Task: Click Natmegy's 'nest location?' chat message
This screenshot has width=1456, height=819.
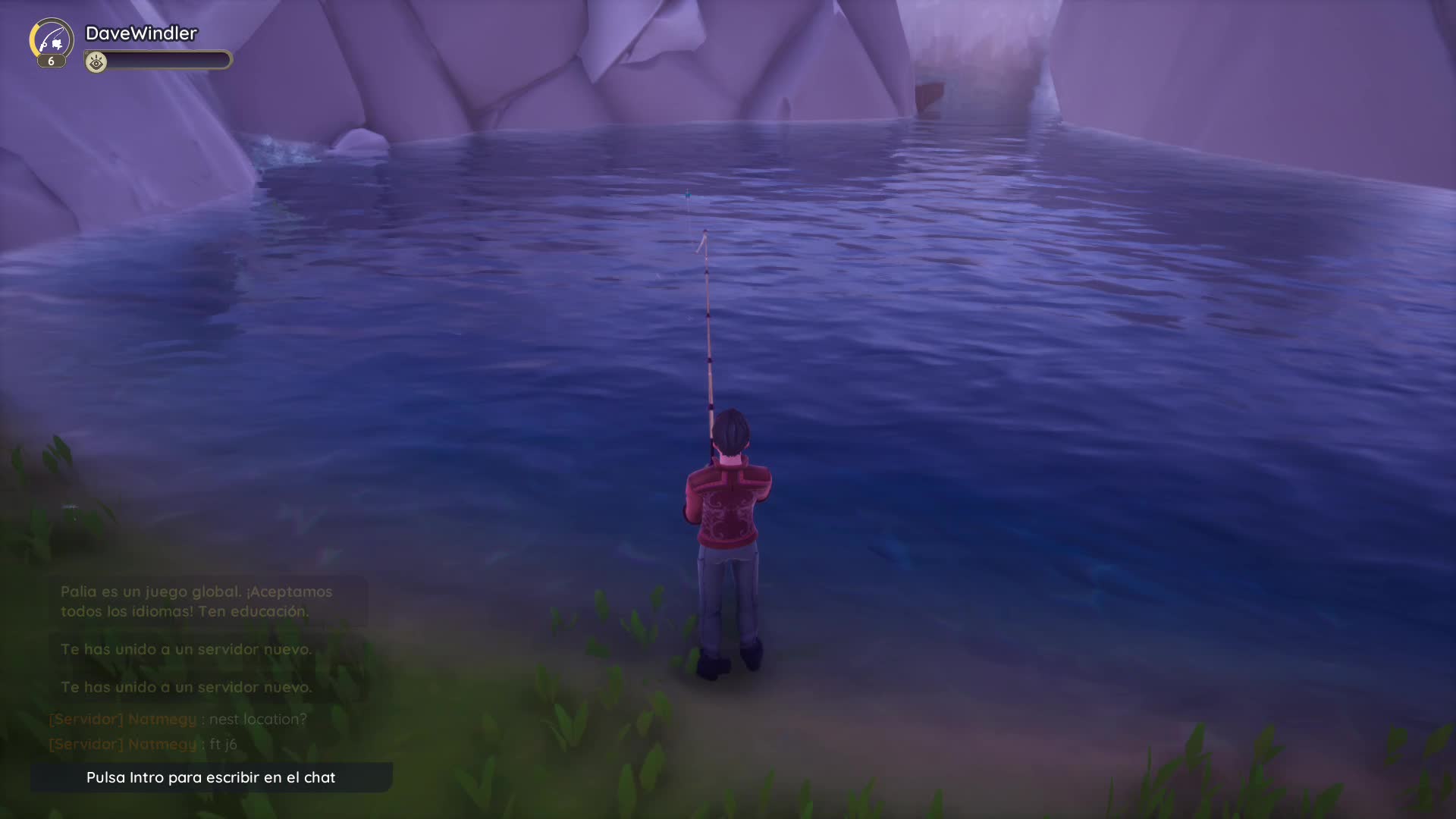Action: tap(178, 719)
